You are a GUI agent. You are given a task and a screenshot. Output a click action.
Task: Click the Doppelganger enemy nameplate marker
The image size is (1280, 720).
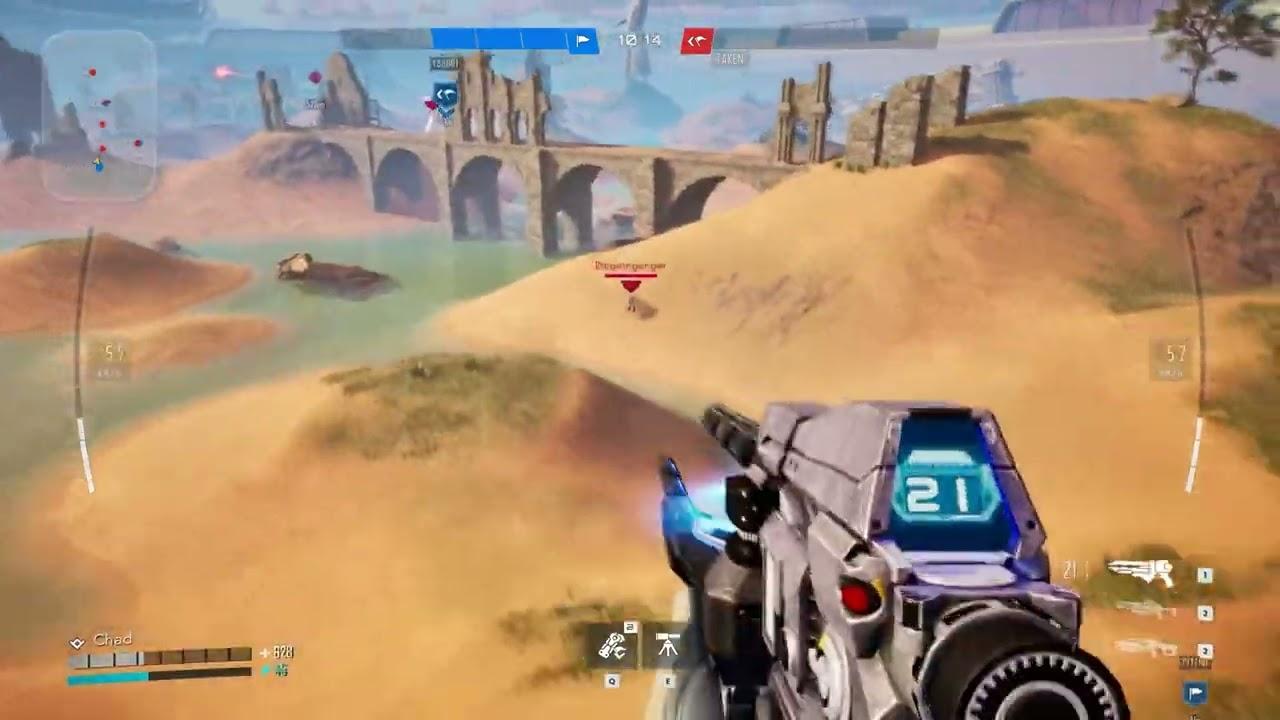[630, 268]
